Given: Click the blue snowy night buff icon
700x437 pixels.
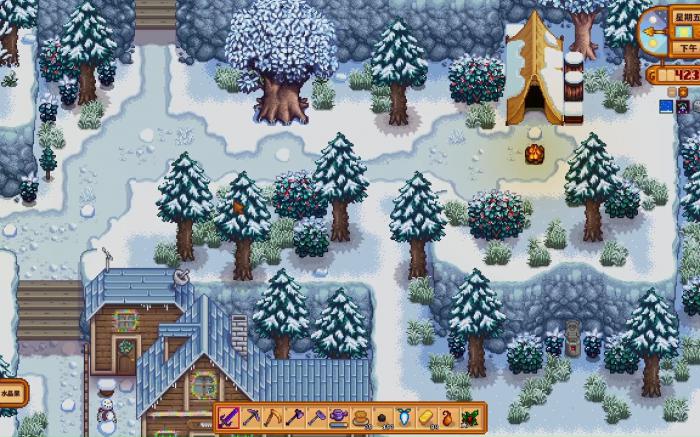Looking at the screenshot, I should [x=668, y=105].
